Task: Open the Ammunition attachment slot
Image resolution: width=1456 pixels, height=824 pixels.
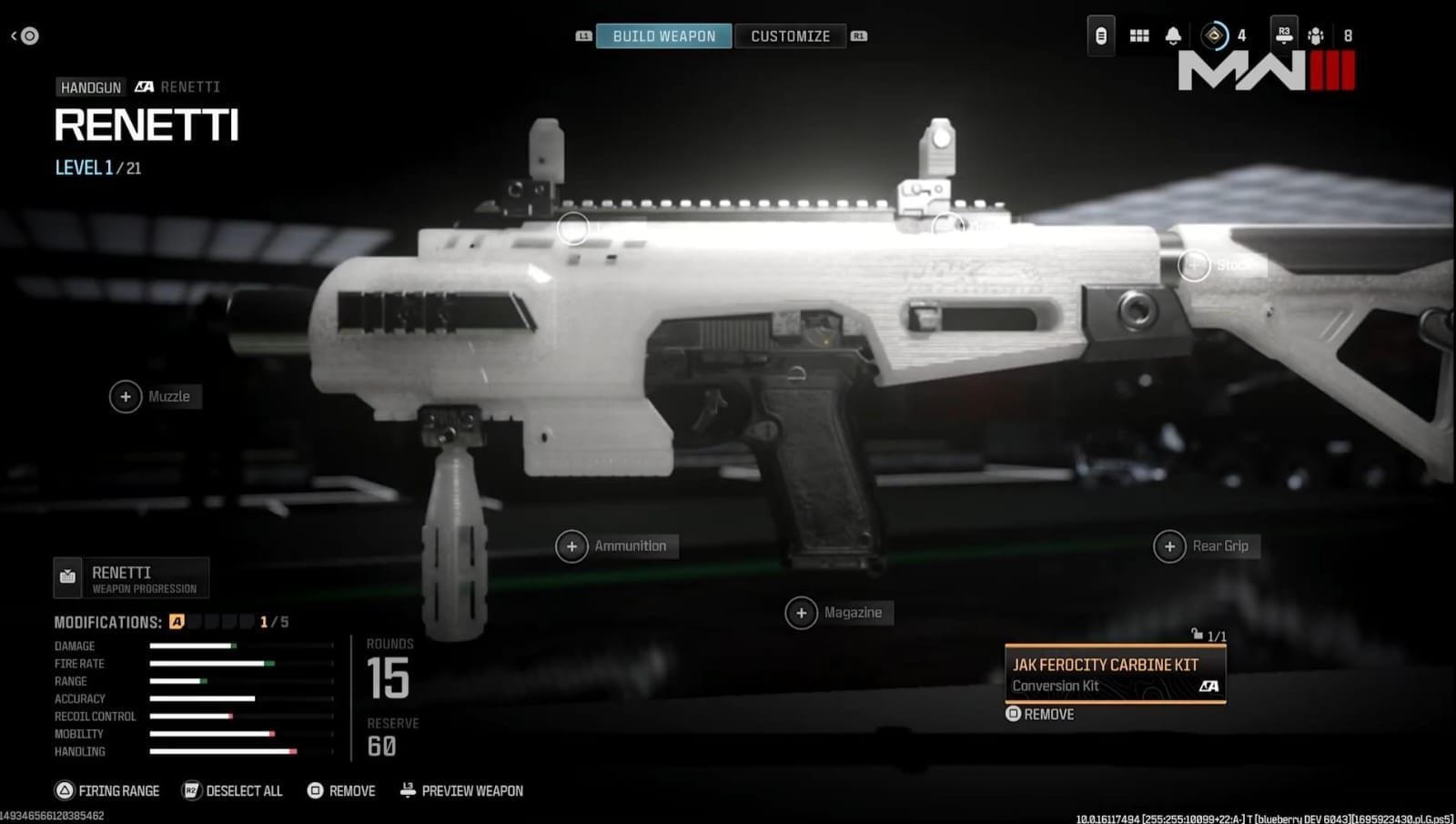Action: pos(572,545)
